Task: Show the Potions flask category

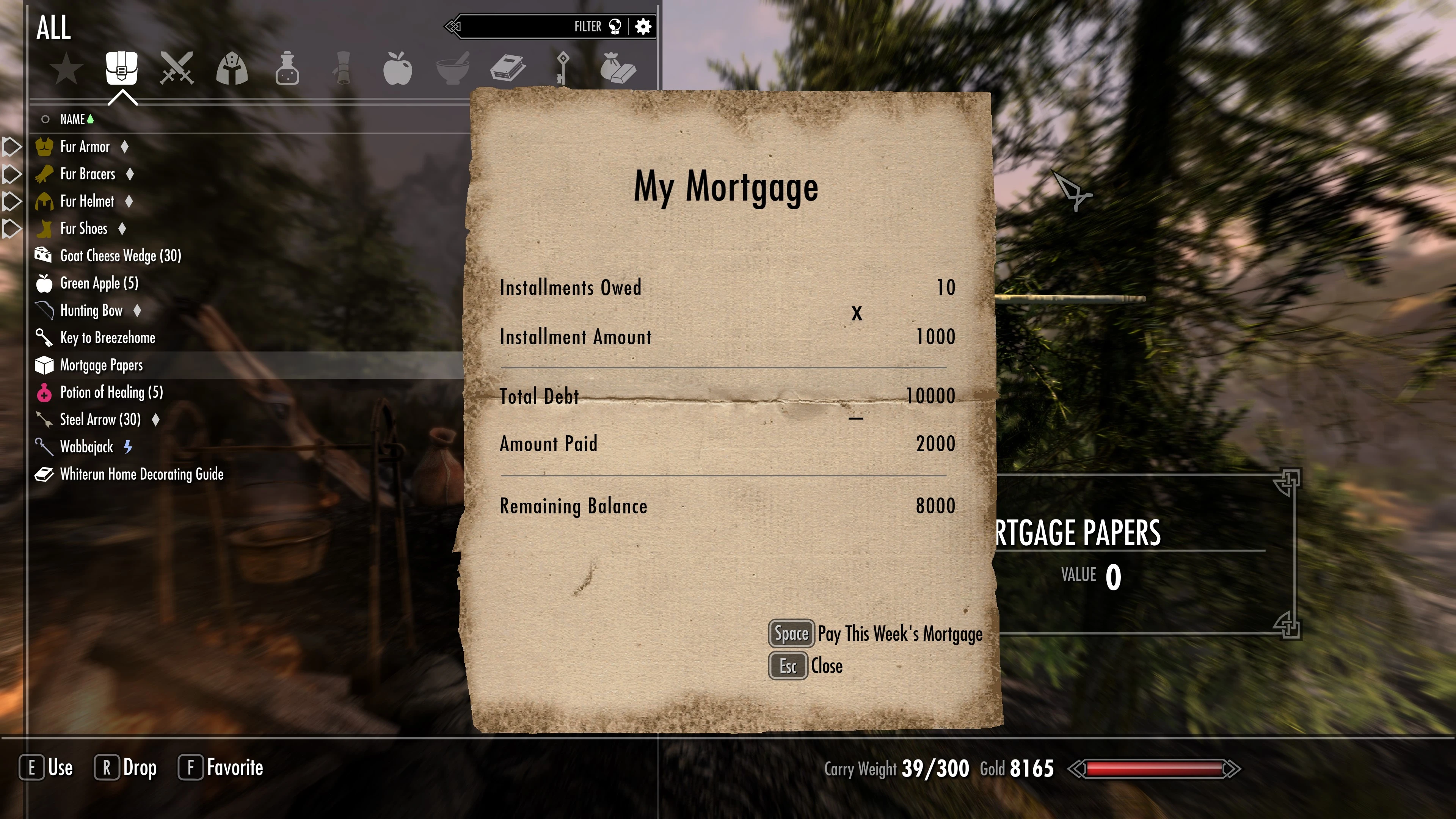Action: [287, 69]
